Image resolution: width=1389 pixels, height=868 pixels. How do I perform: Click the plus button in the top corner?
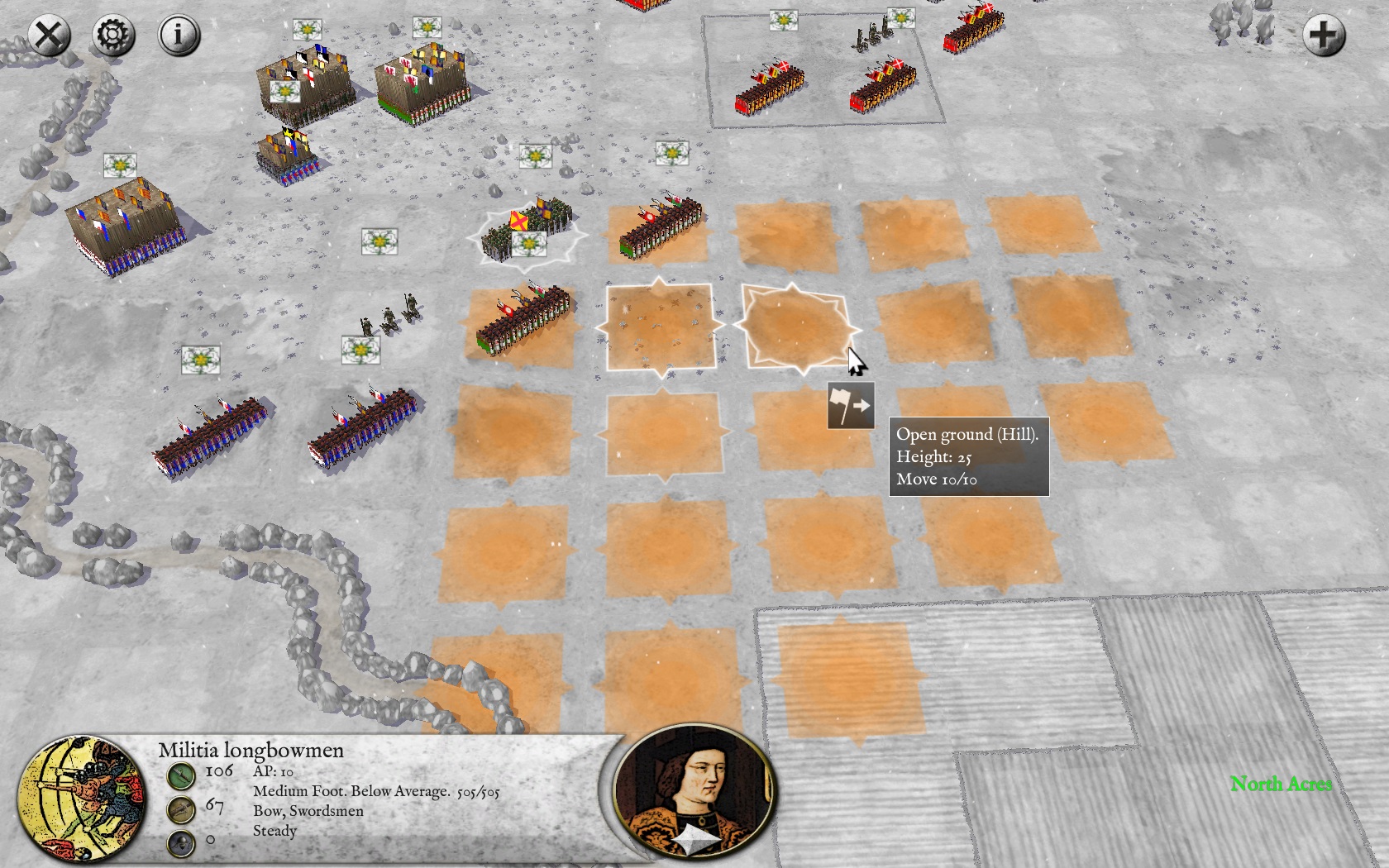pyautogui.click(x=1323, y=36)
